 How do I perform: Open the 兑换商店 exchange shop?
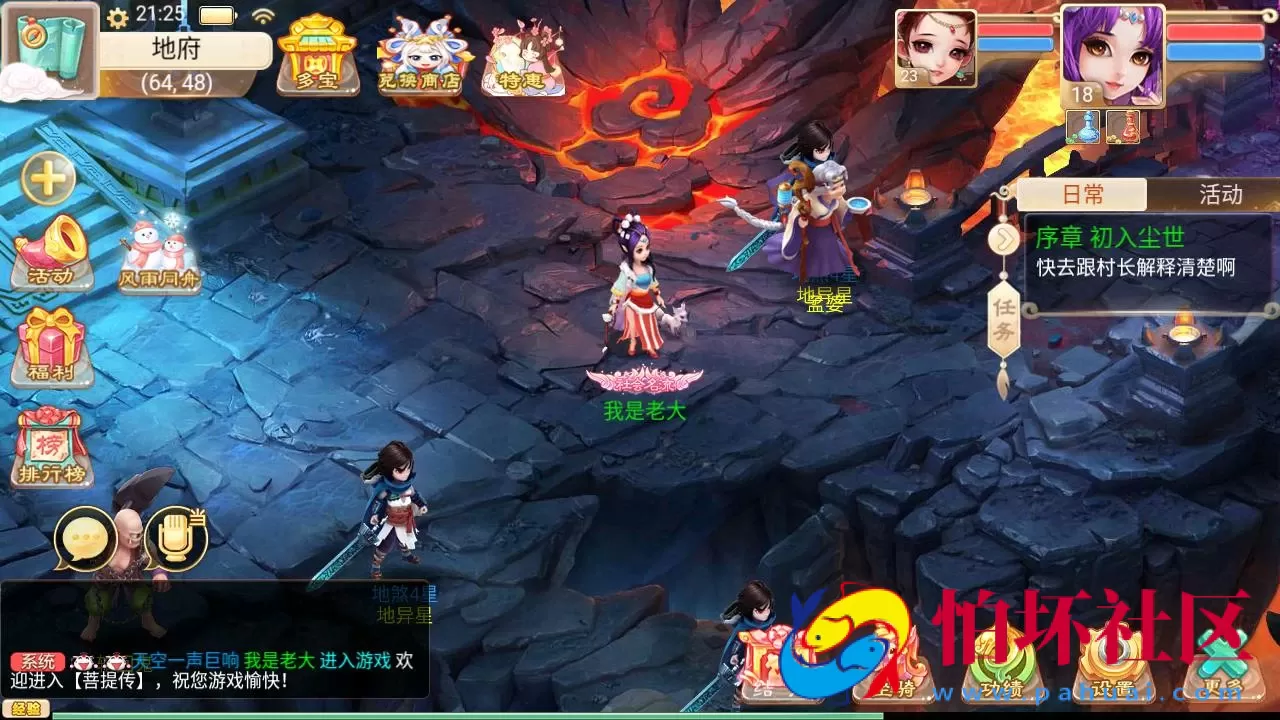[x=419, y=57]
